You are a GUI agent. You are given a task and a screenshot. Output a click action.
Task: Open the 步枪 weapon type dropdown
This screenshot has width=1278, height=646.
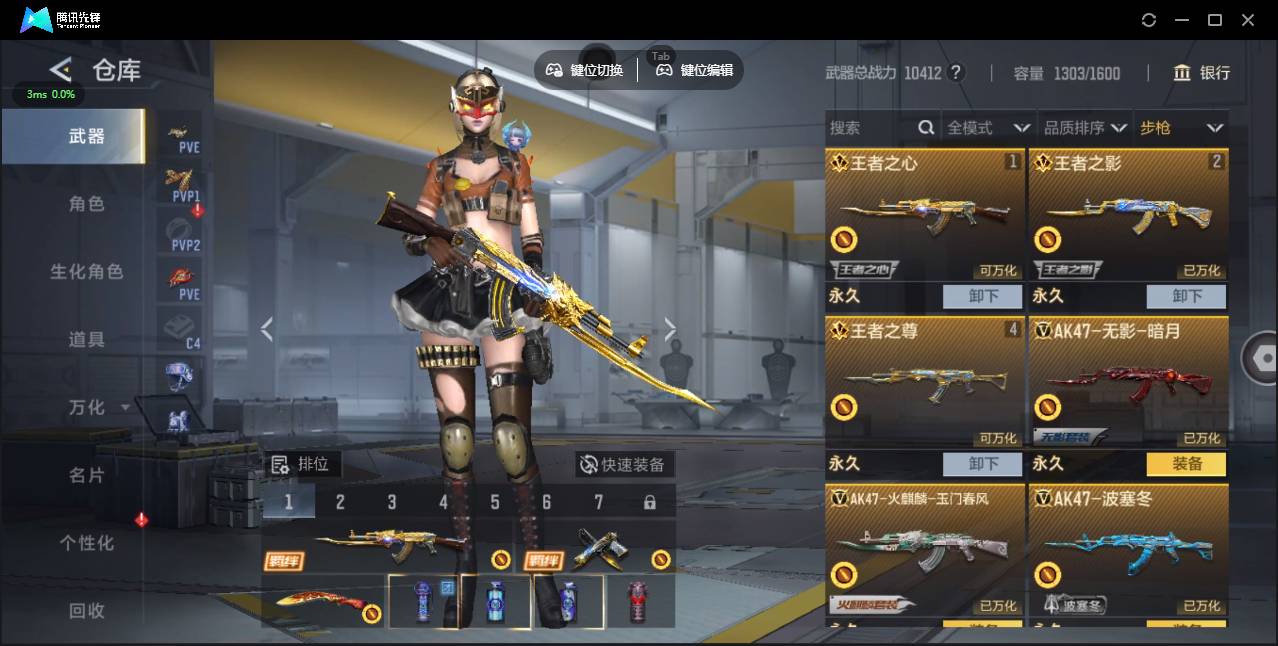coord(1181,128)
